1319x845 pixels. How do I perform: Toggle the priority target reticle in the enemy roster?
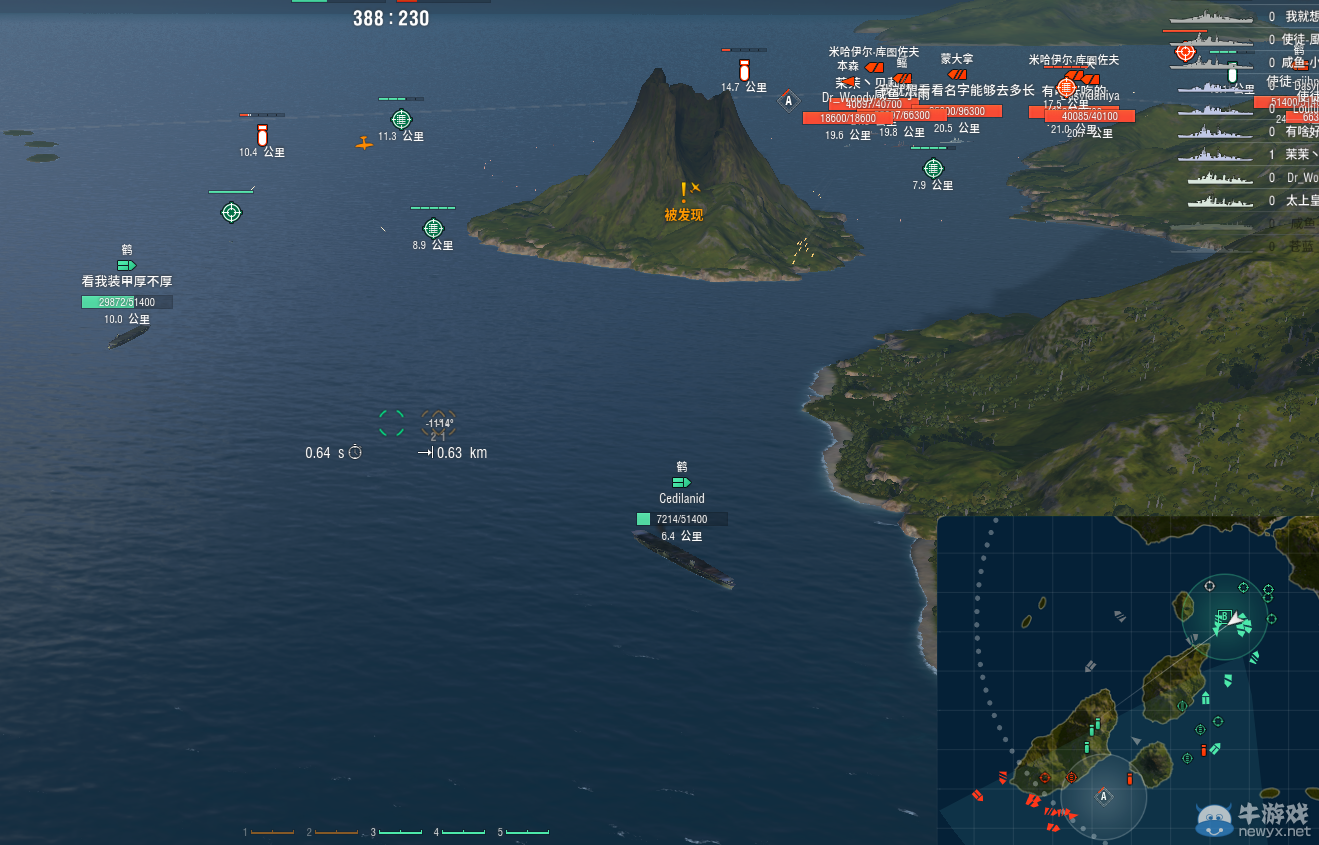pos(1184,53)
